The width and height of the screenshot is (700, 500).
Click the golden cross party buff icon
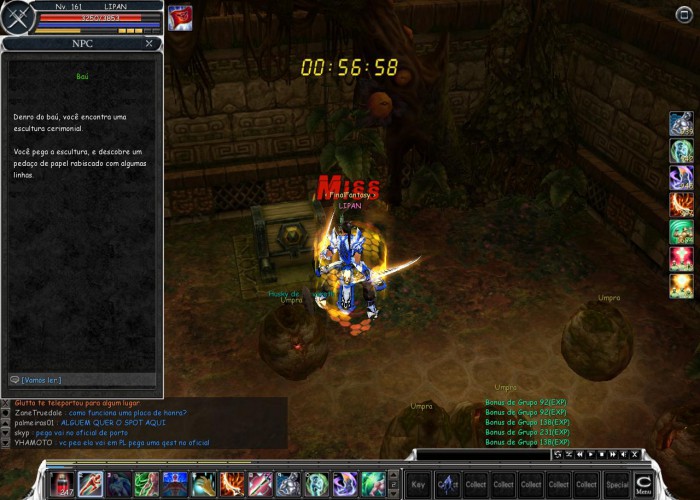click(x=682, y=286)
